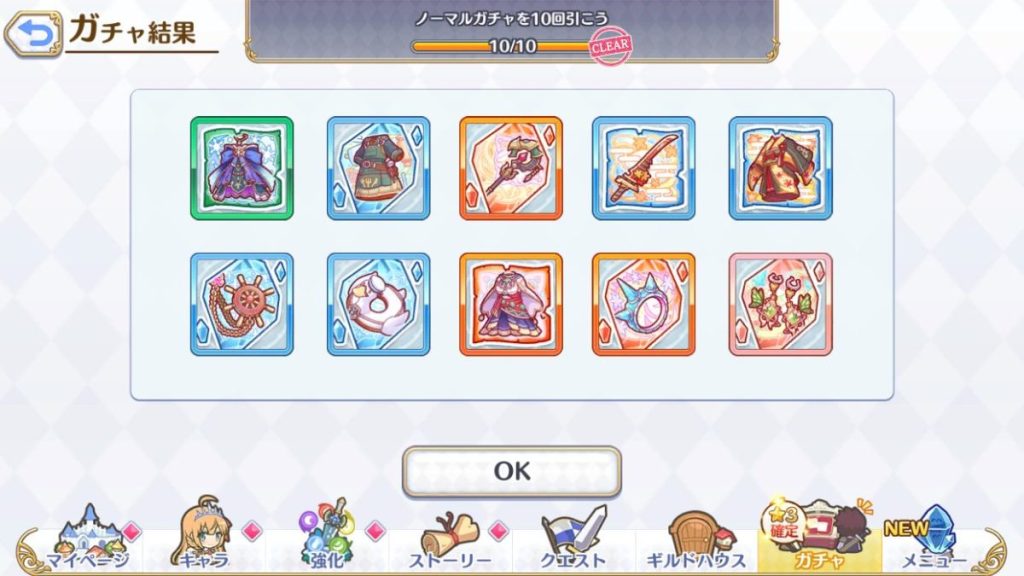Go back using the arrow button
1024x576 pixels.
click(32, 35)
